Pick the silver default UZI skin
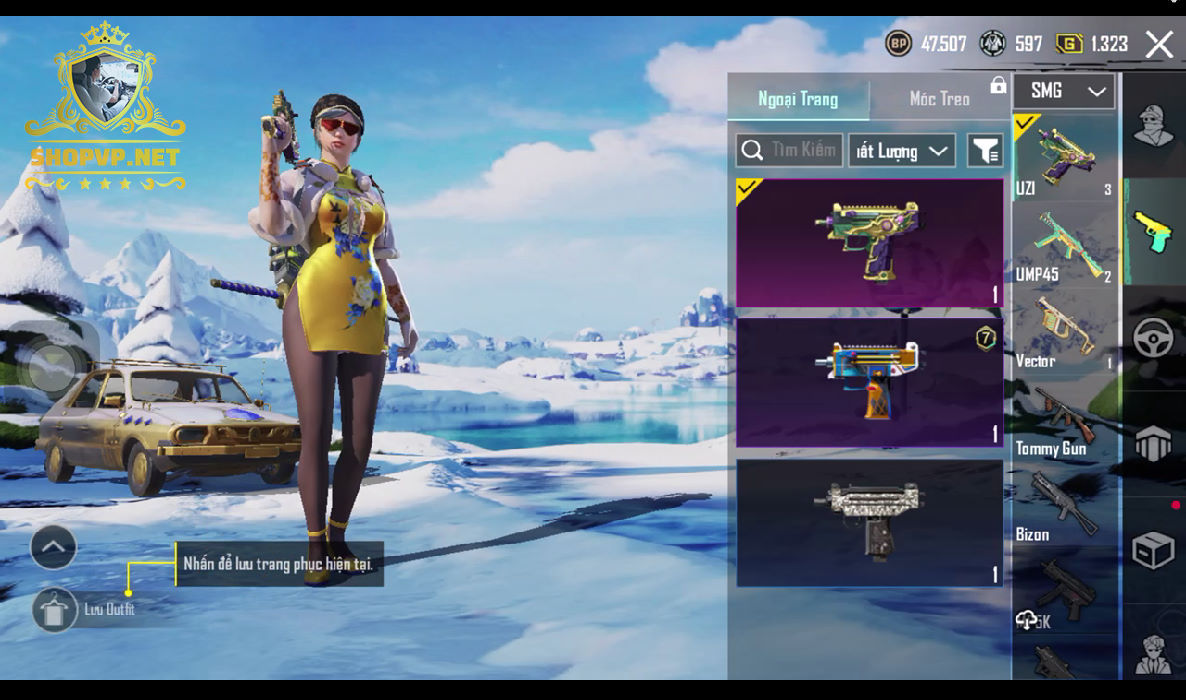The width and height of the screenshot is (1186, 700). pyautogui.click(x=869, y=522)
